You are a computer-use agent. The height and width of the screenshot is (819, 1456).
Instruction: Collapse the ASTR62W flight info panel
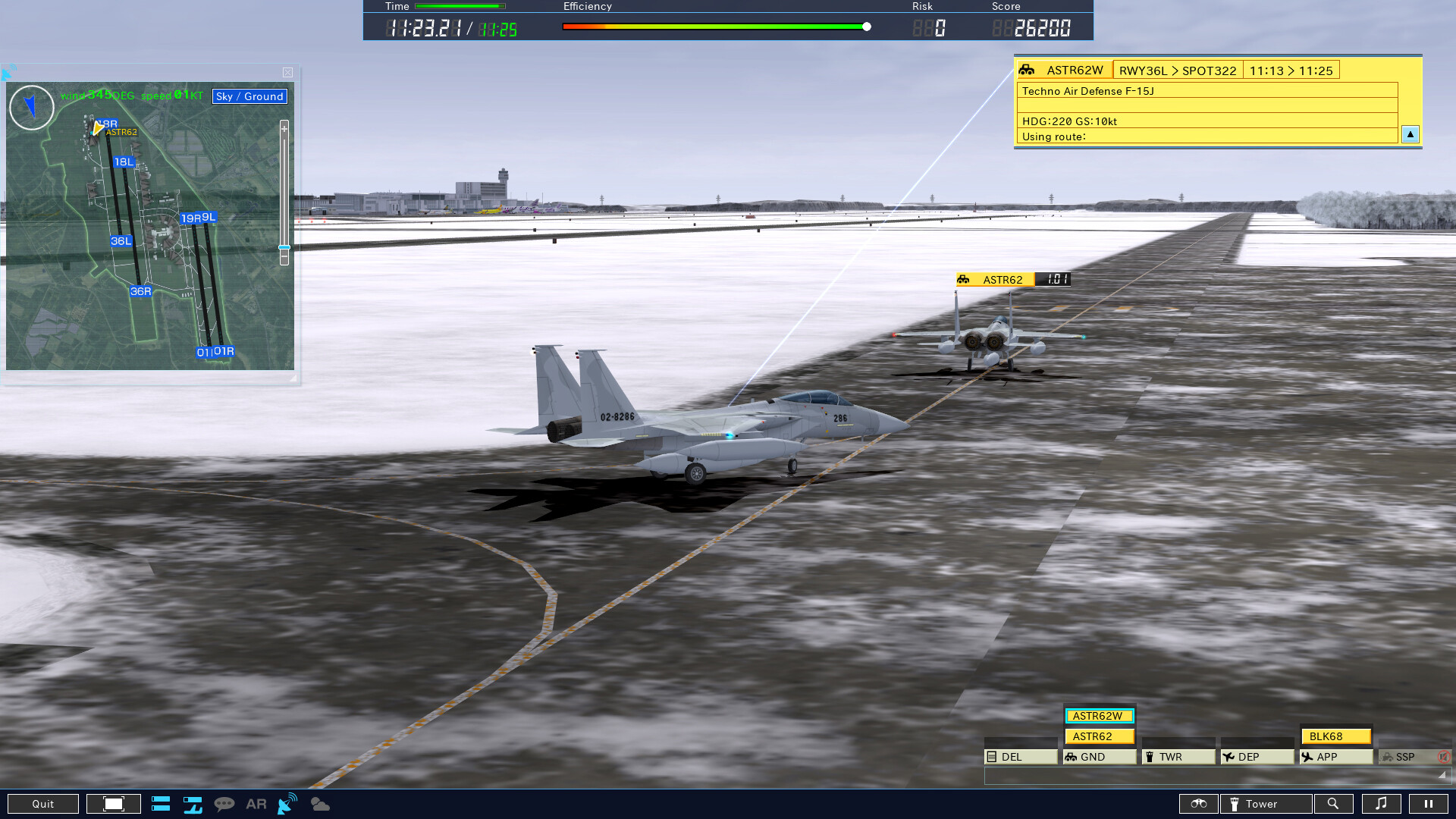point(1410,134)
